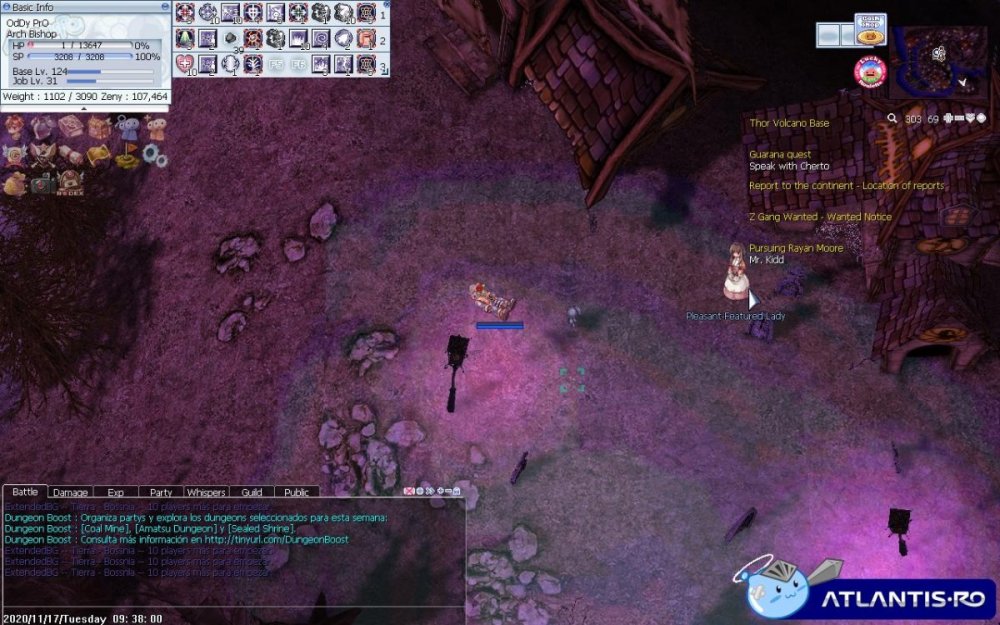Collapse the Basic Info panel arrow

(x=84, y=108)
